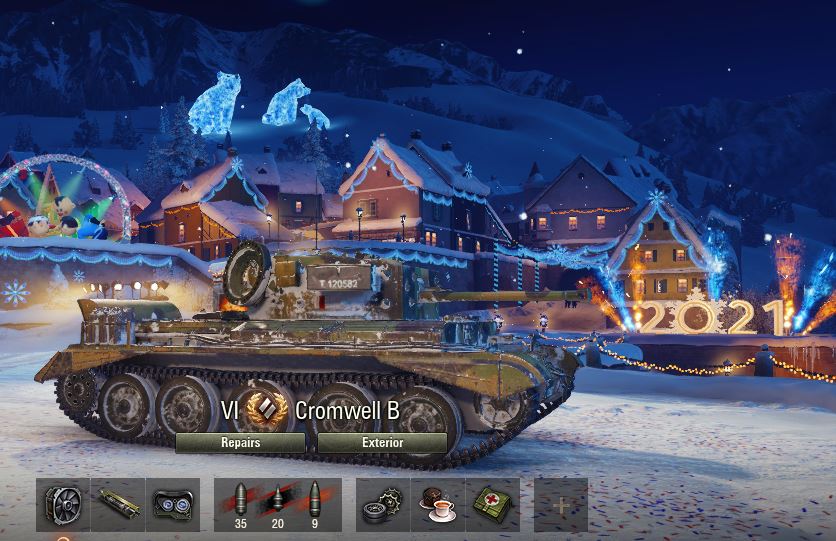
Task: Select the tea and pudding consumable
Action: pos(438,504)
